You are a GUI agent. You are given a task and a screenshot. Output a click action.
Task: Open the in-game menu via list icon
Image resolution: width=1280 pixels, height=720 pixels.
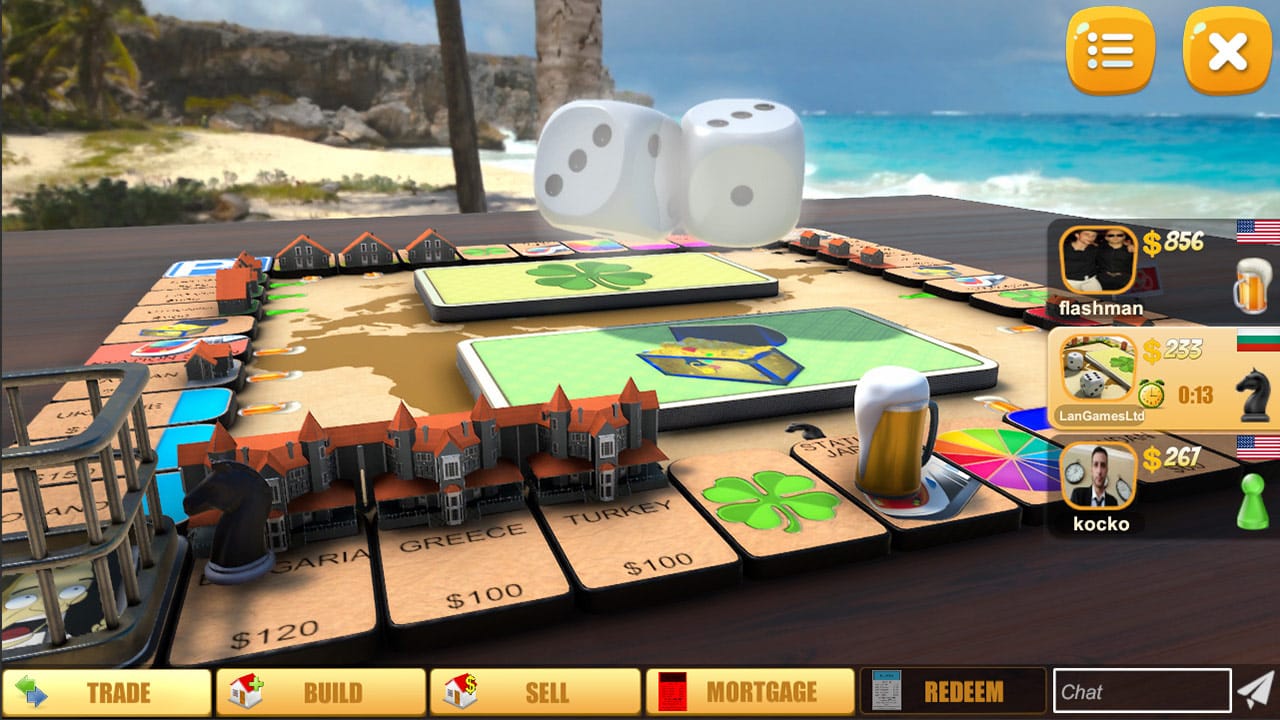pyautogui.click(x=1113, y=48)
